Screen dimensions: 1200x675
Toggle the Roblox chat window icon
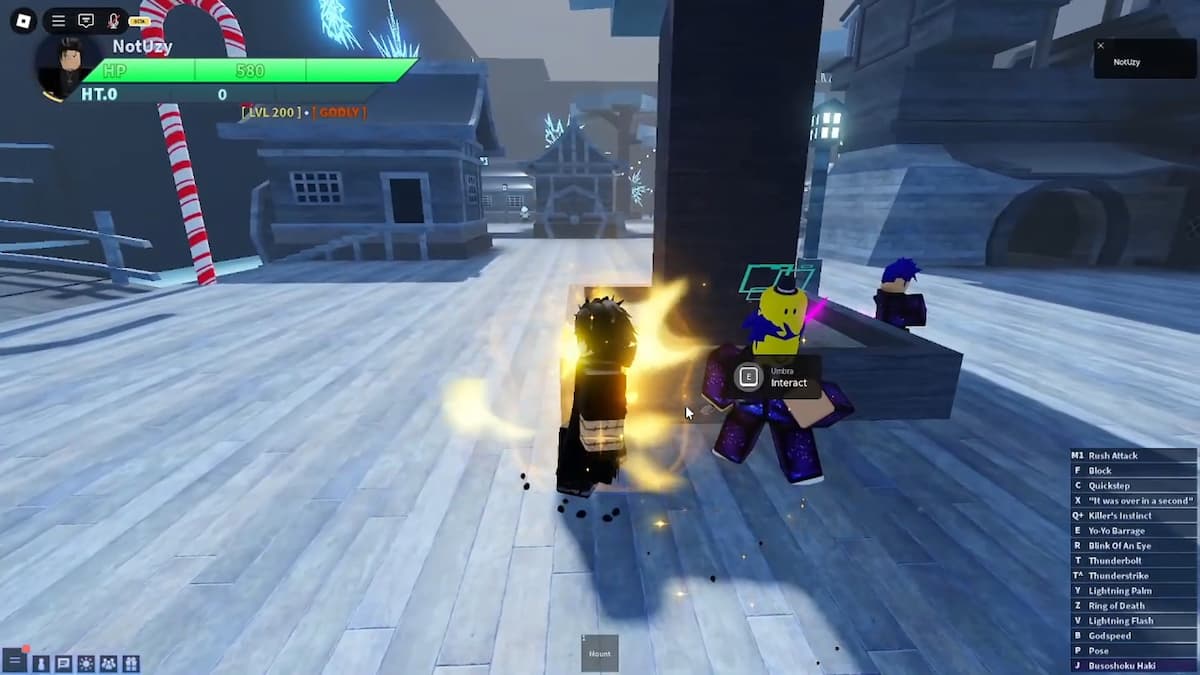click(x=86, y=20)
